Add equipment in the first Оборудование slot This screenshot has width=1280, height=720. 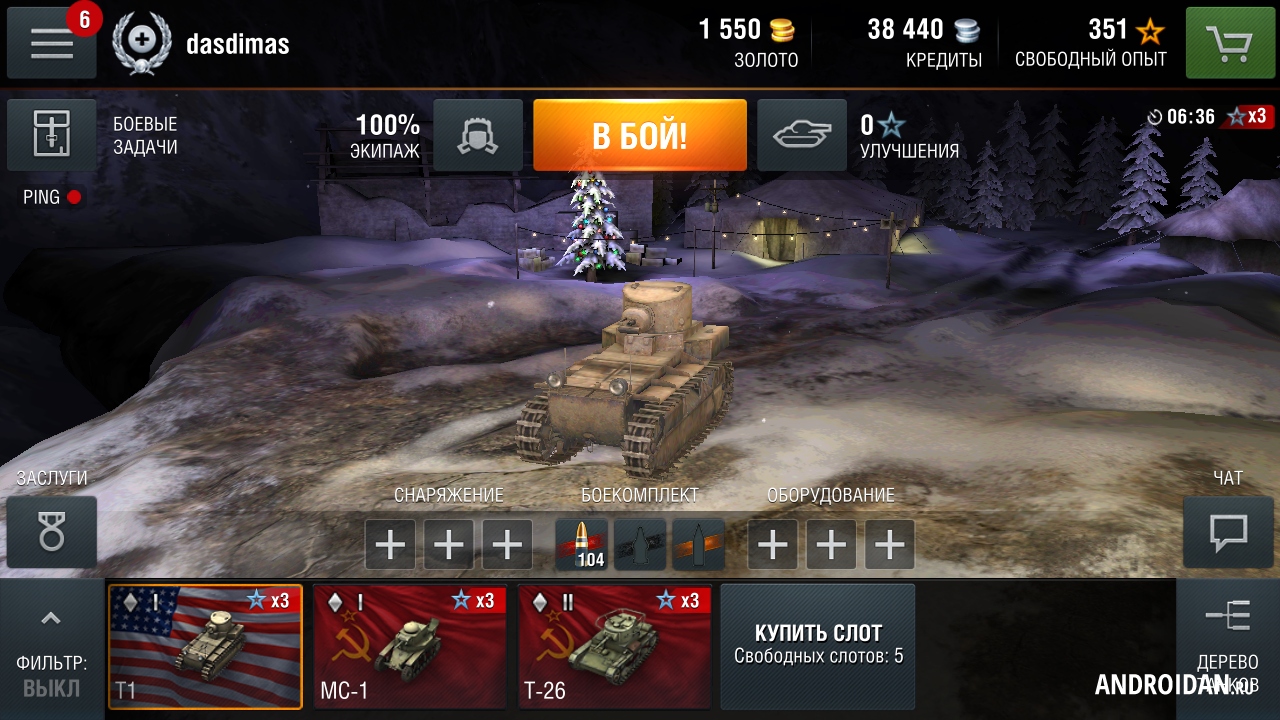pyautogui.click(x=772, y=544)
